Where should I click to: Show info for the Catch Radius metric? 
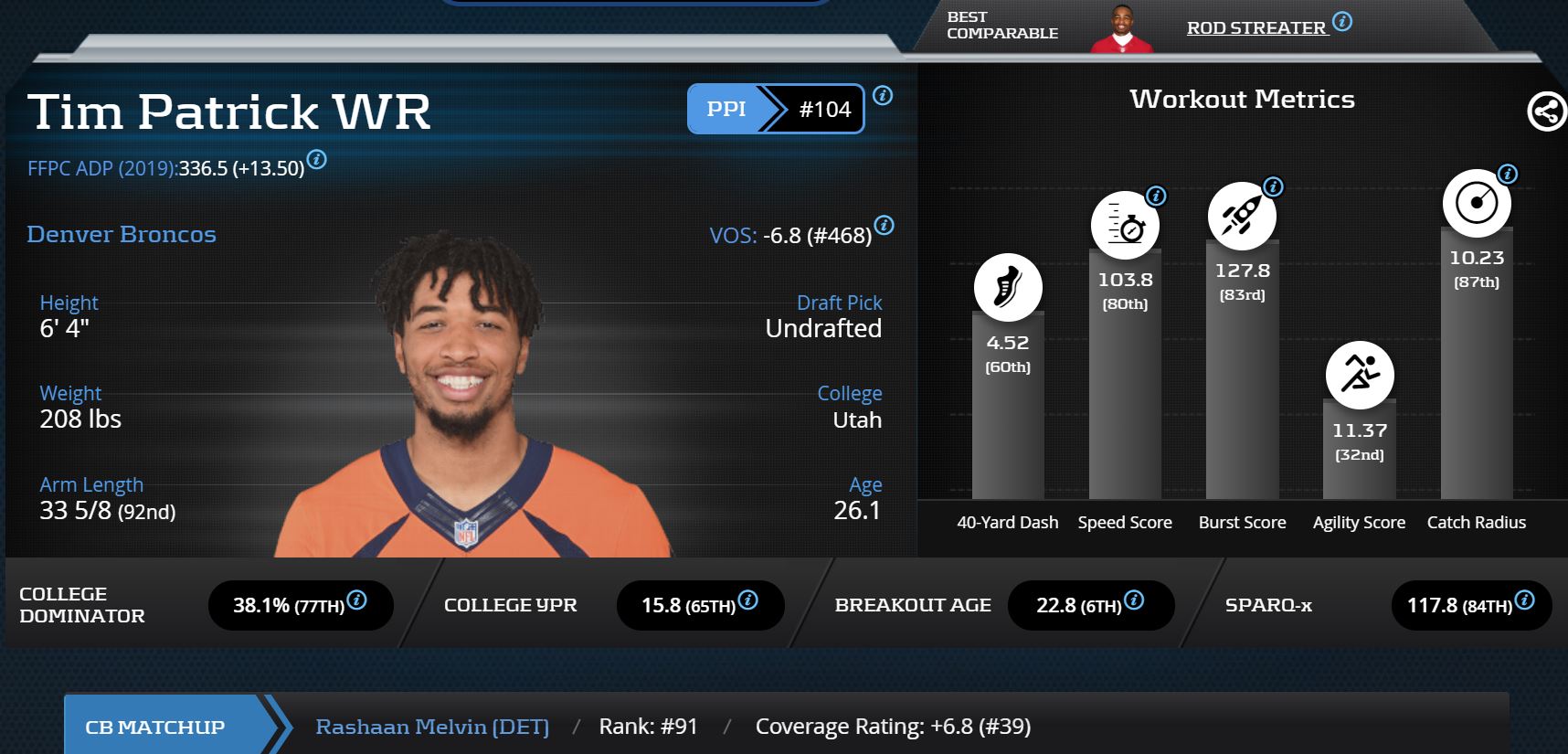pos(1508,174)
